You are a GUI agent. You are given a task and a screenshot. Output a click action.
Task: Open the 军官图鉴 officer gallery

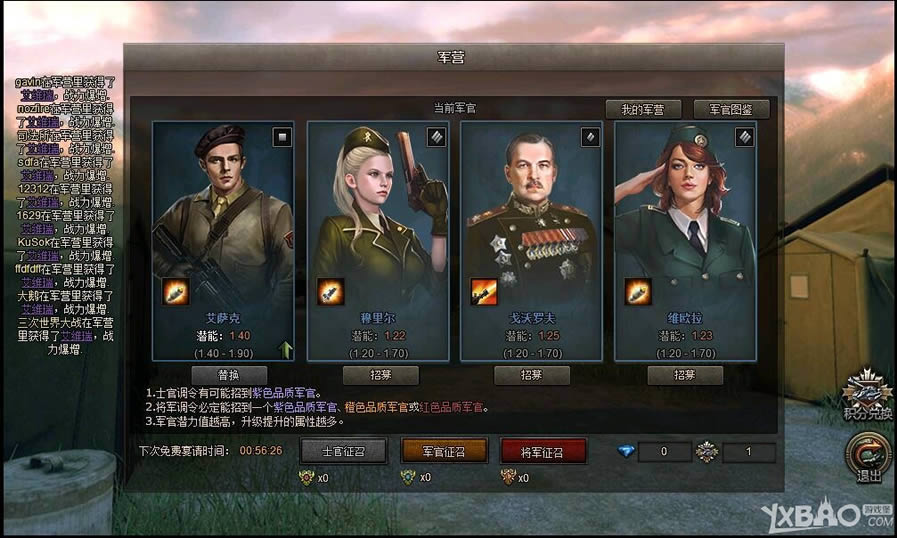tap(738, 109)
